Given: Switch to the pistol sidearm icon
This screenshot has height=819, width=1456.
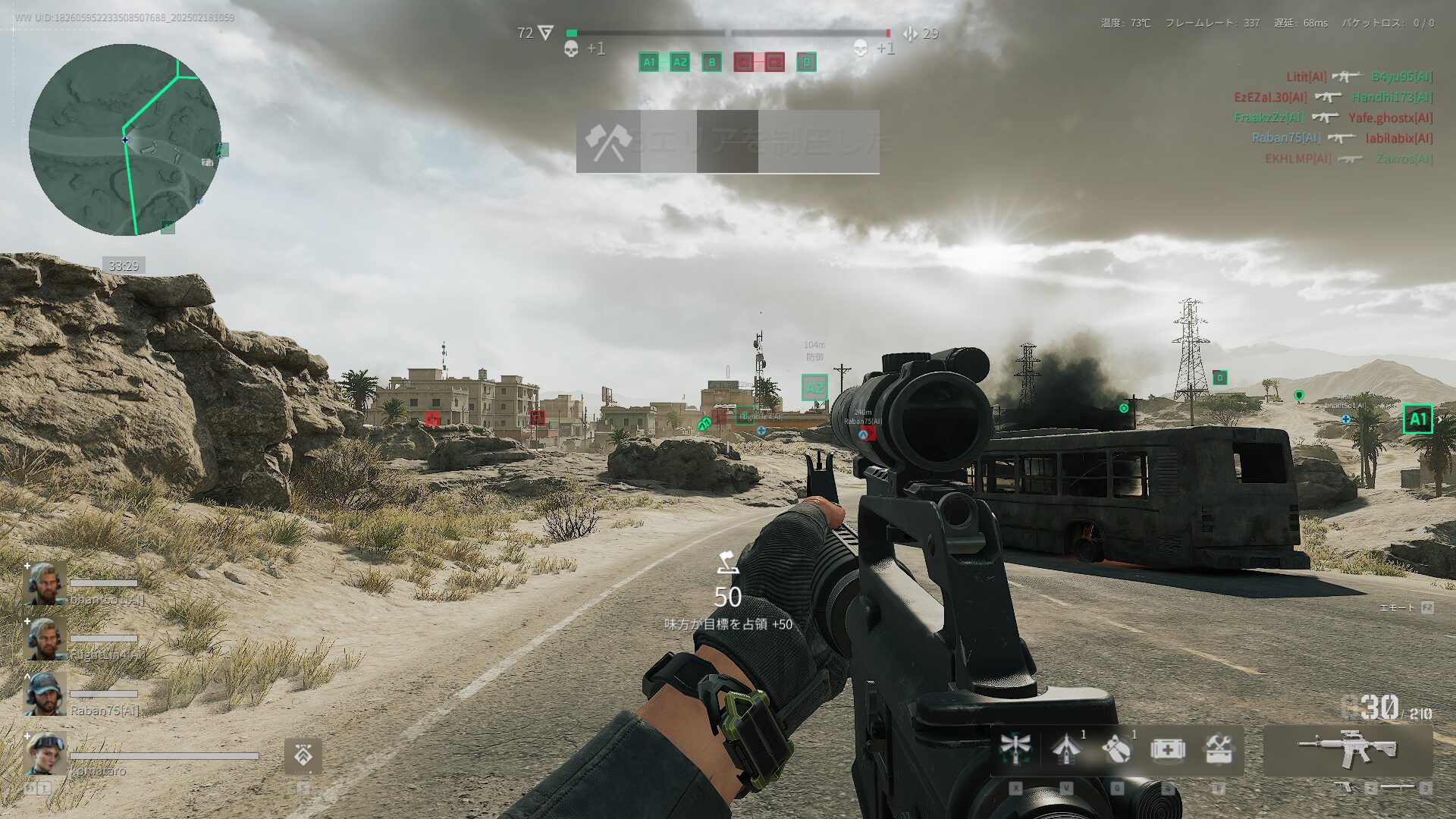Looking at the screenshot, I should pos(1347,787).
